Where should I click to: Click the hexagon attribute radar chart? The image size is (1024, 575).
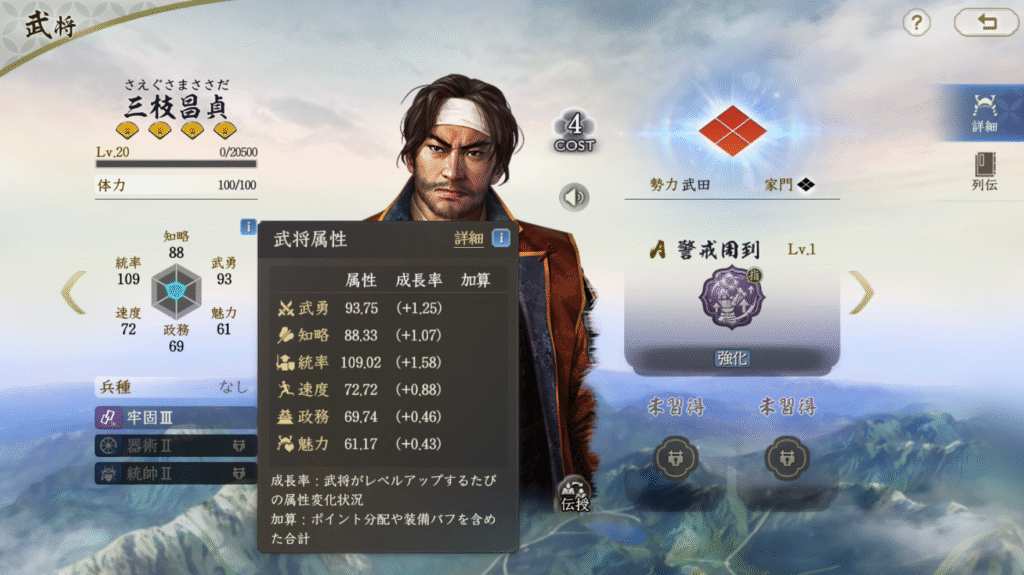[x=176, y=291]
